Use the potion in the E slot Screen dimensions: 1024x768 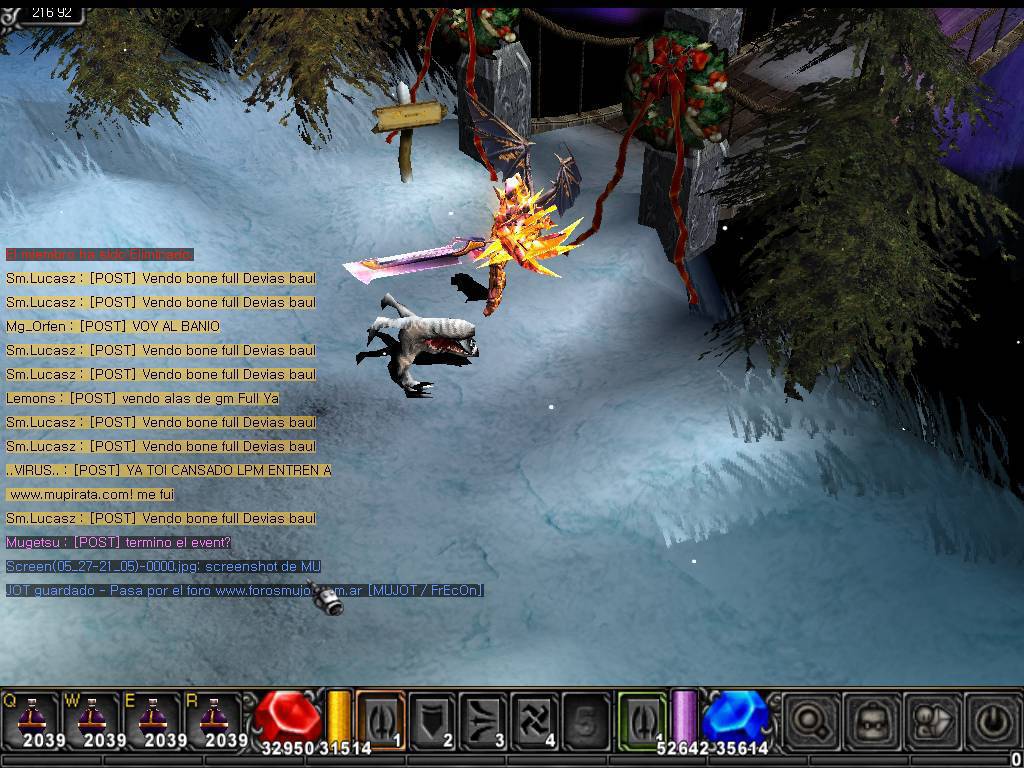pos(152,719)
